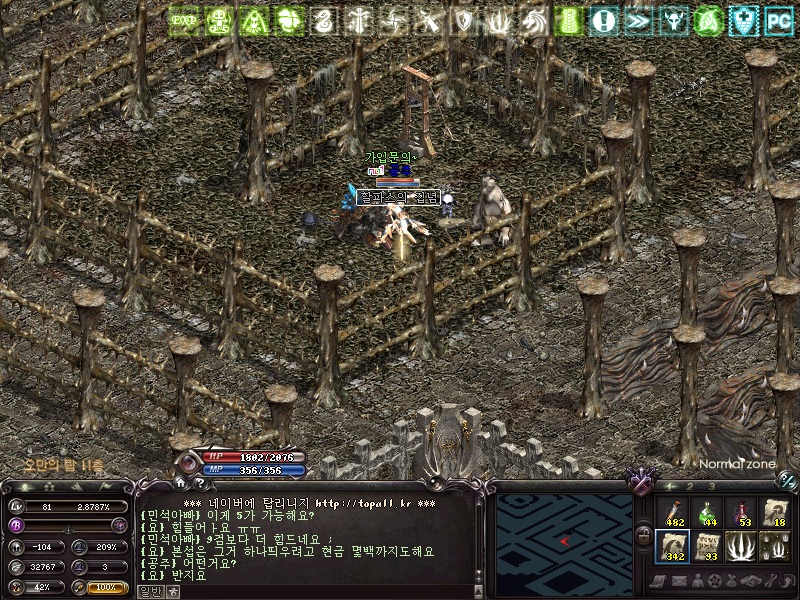This screenshot has width=800, height=600.
Task: Click the double-arrow speed icon
Action: coord(638,20)
